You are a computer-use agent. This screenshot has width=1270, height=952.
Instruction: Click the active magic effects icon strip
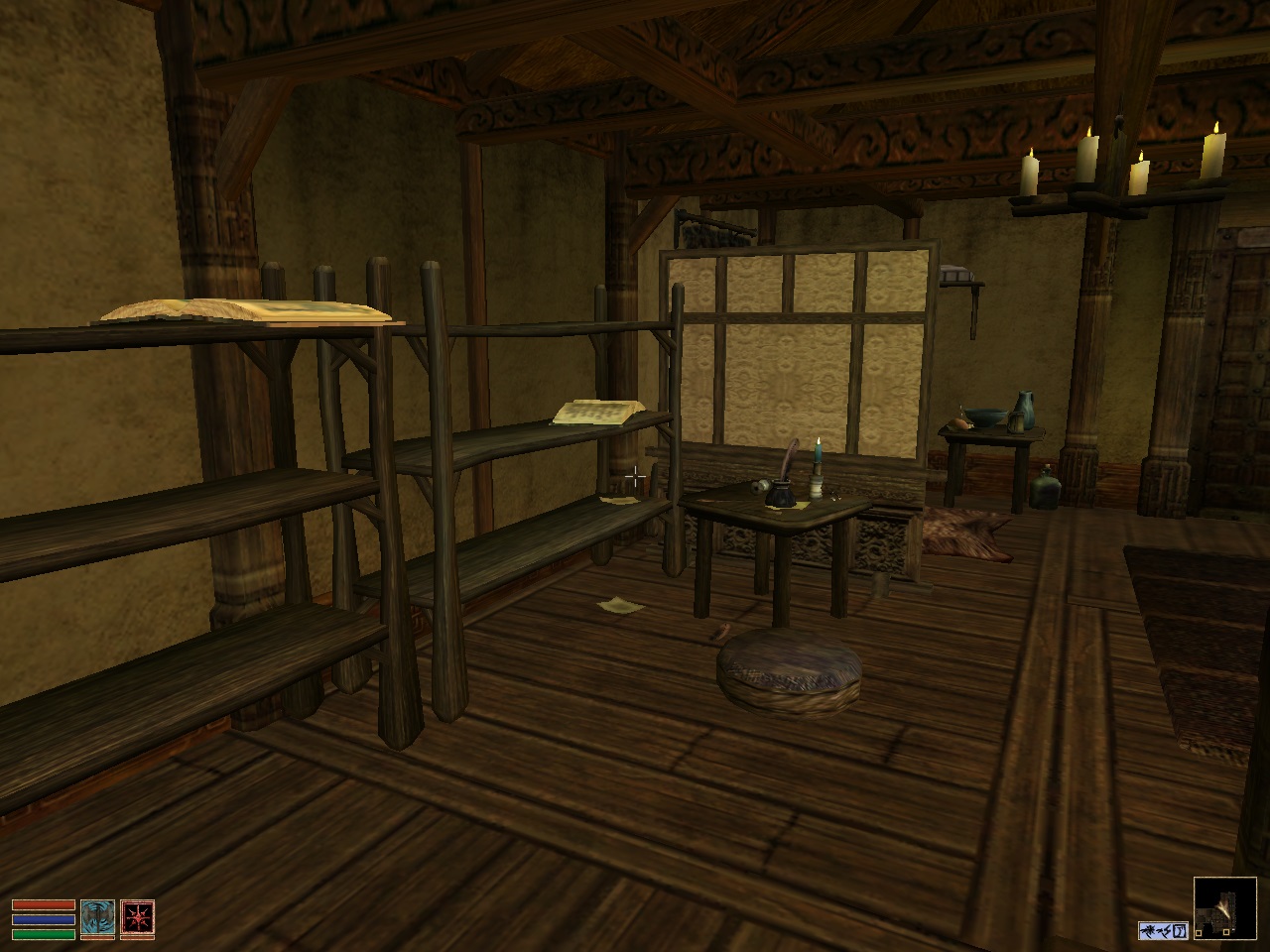point(1163,930)
